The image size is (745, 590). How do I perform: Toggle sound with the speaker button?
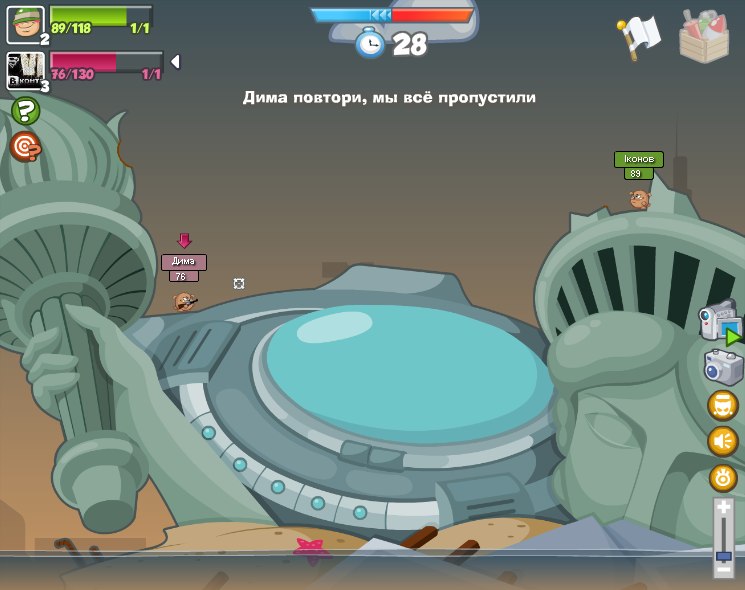click(x=722, y=441)
